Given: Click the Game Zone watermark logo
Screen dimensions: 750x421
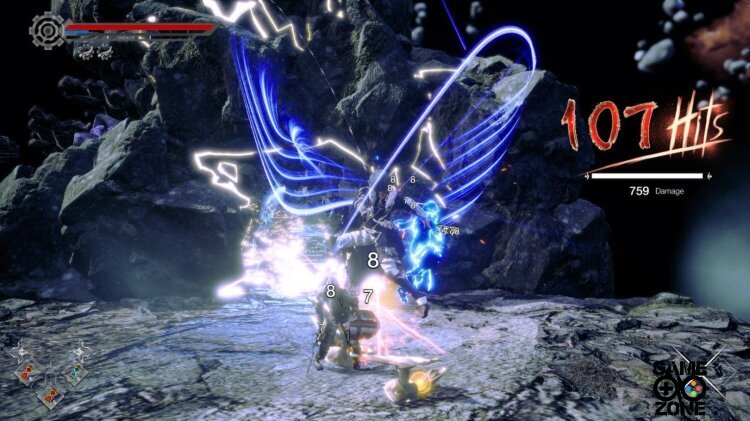Looking at the screenshot, I should click(679, 384).
